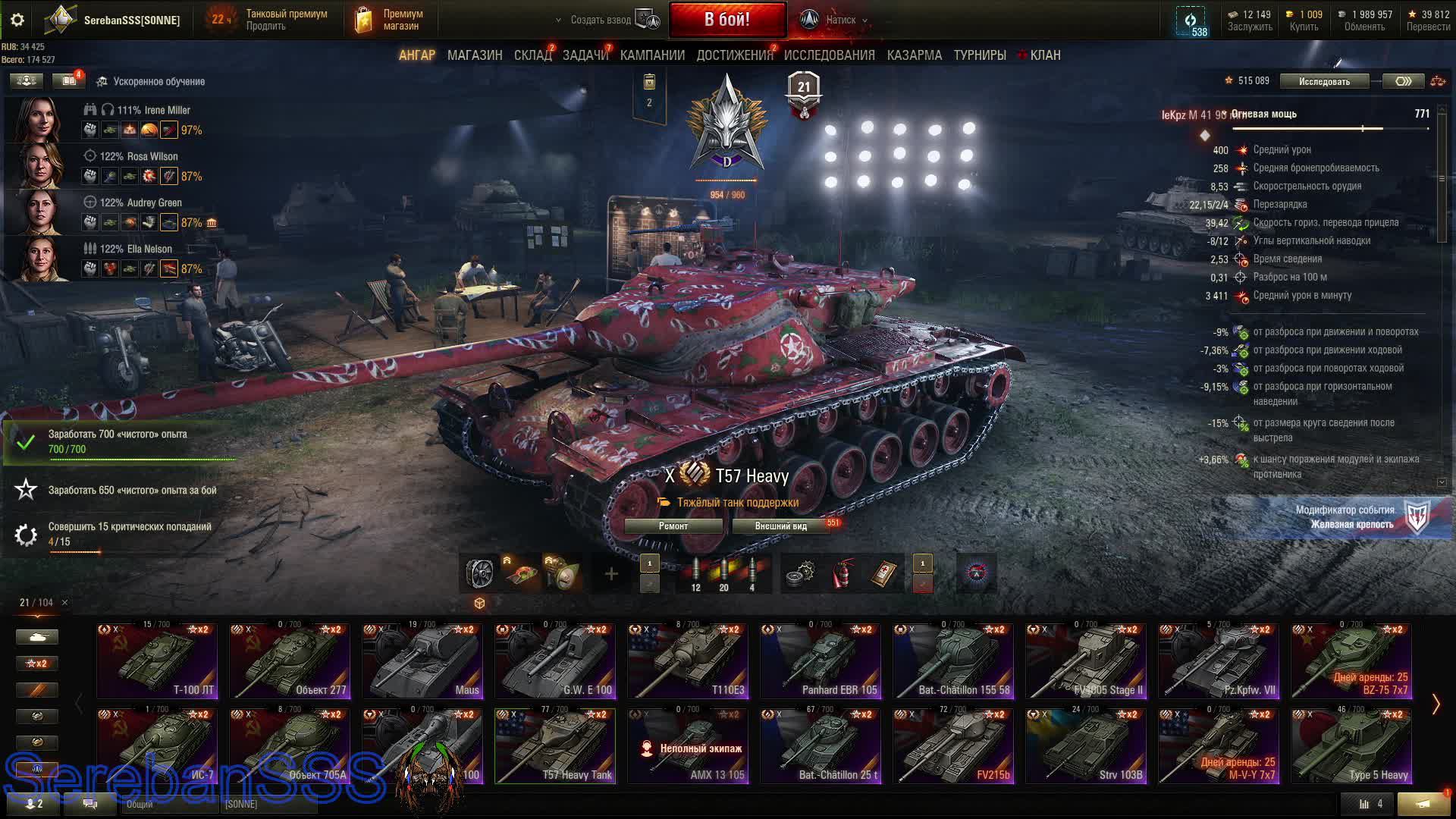This screenshot has height=819, width=1456.
Task: Click the Ремонт button
Action: click(x=673, y=526)
